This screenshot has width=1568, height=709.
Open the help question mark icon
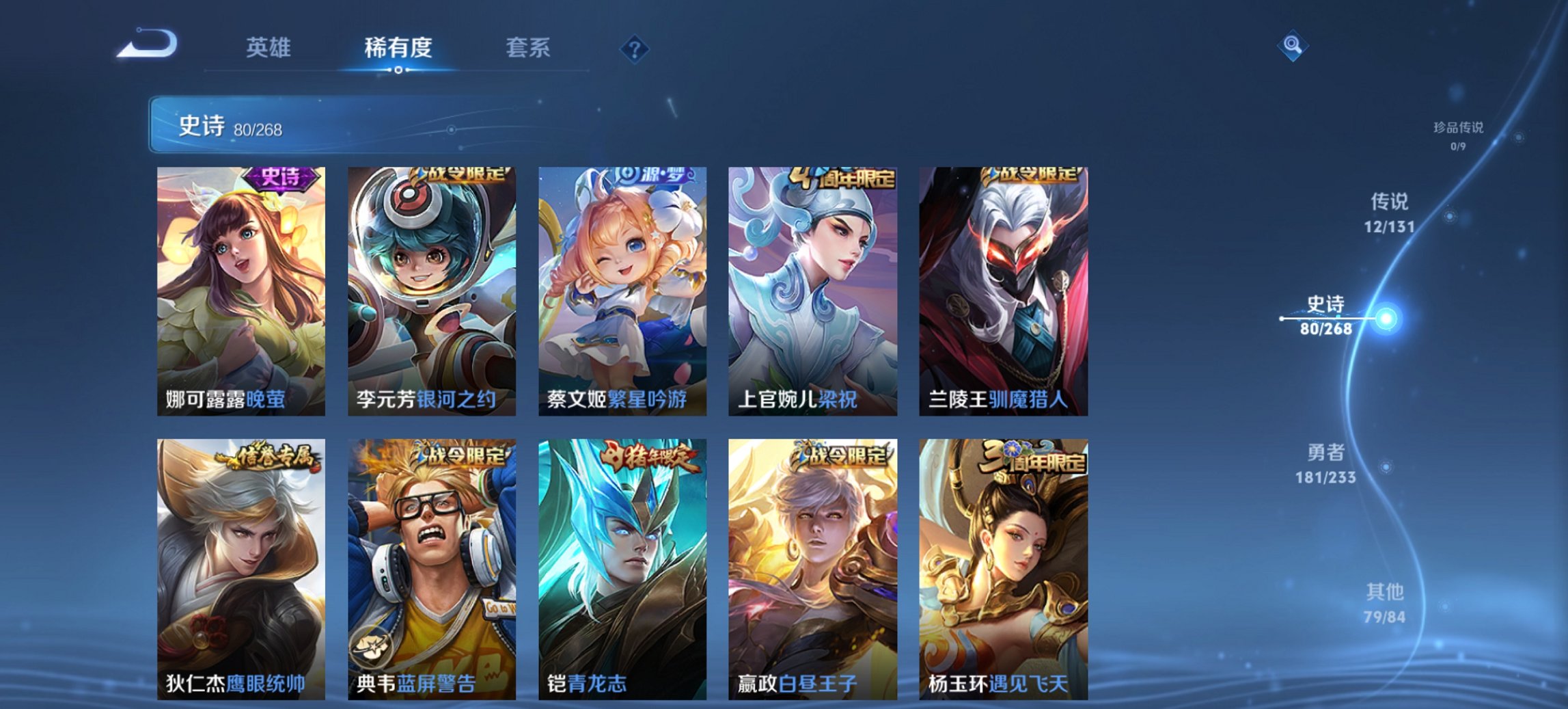[x=634, y=48]
